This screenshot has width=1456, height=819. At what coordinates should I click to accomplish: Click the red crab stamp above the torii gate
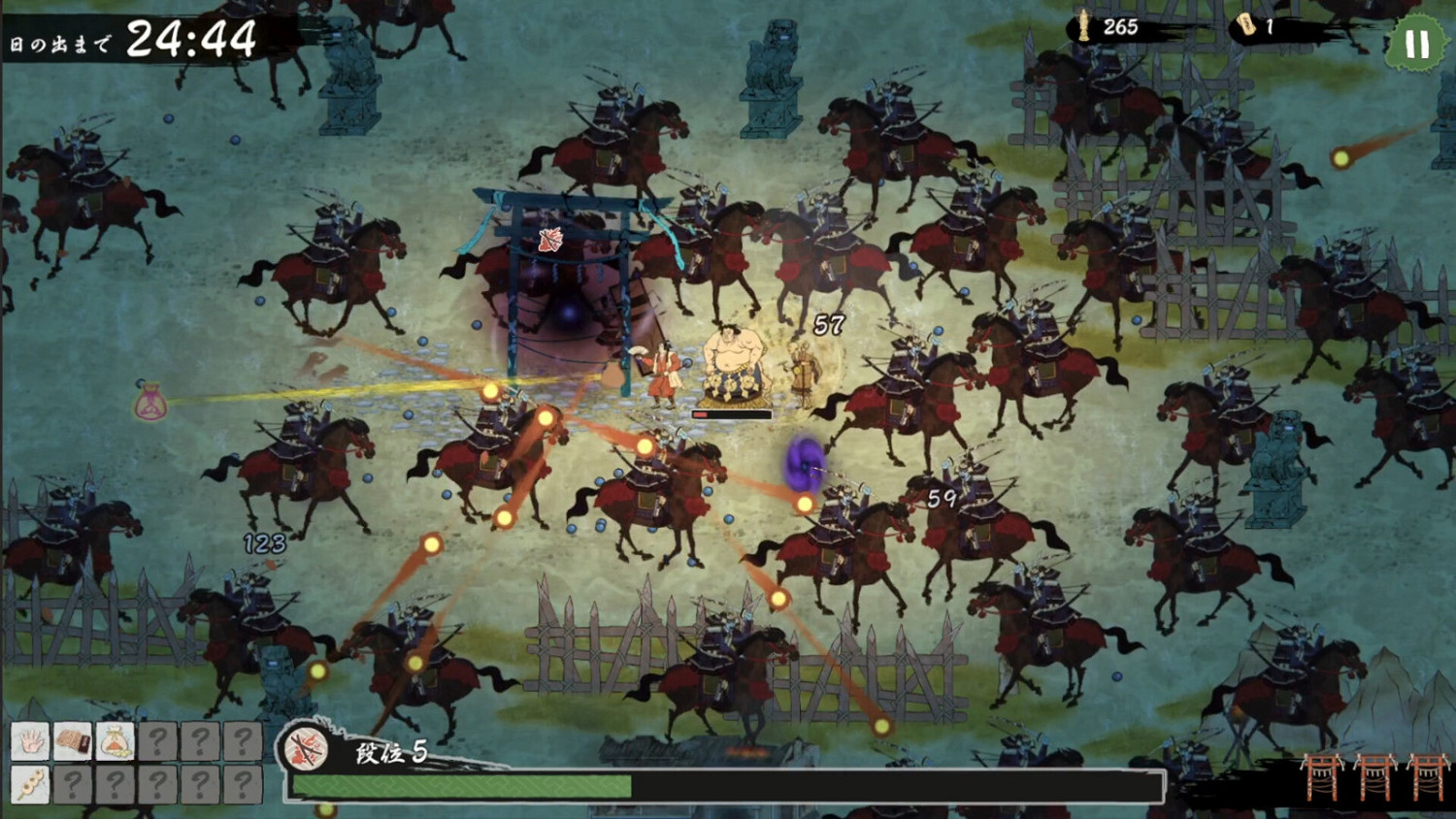pyautogui.click(x=549, y=240)
